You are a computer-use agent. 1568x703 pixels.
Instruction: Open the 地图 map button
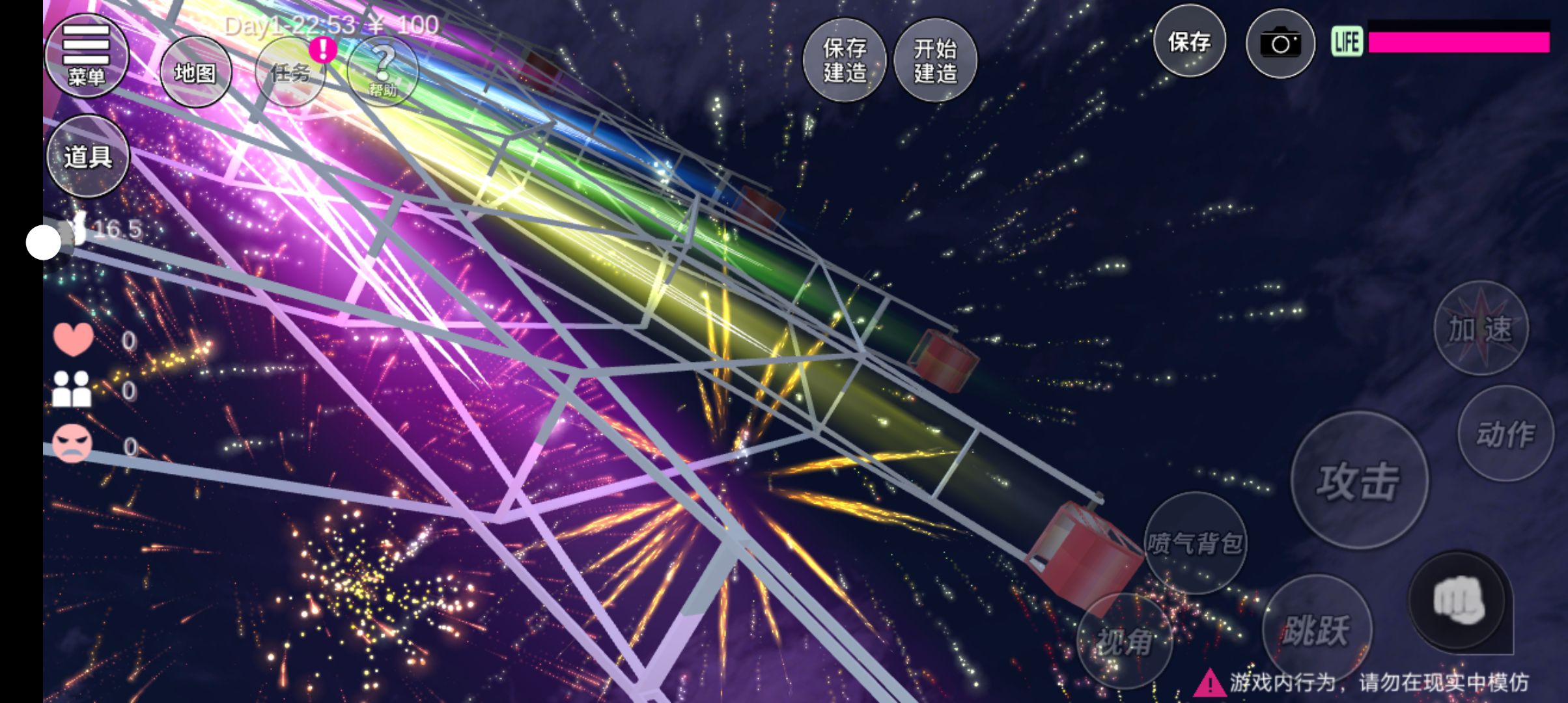click(x=195, y=72)
